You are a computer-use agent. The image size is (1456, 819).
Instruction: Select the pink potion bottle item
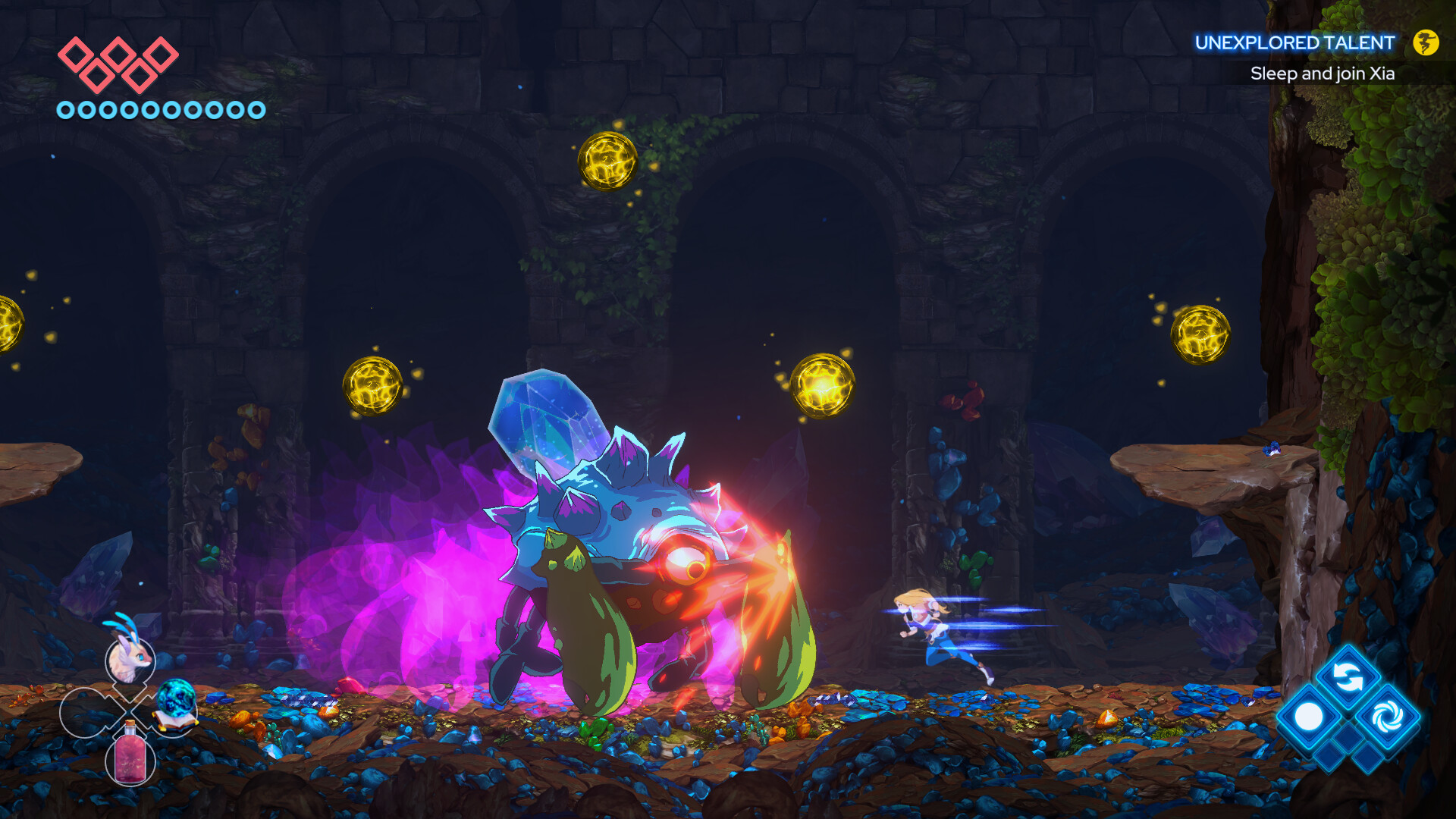click(x=130, y=758)
